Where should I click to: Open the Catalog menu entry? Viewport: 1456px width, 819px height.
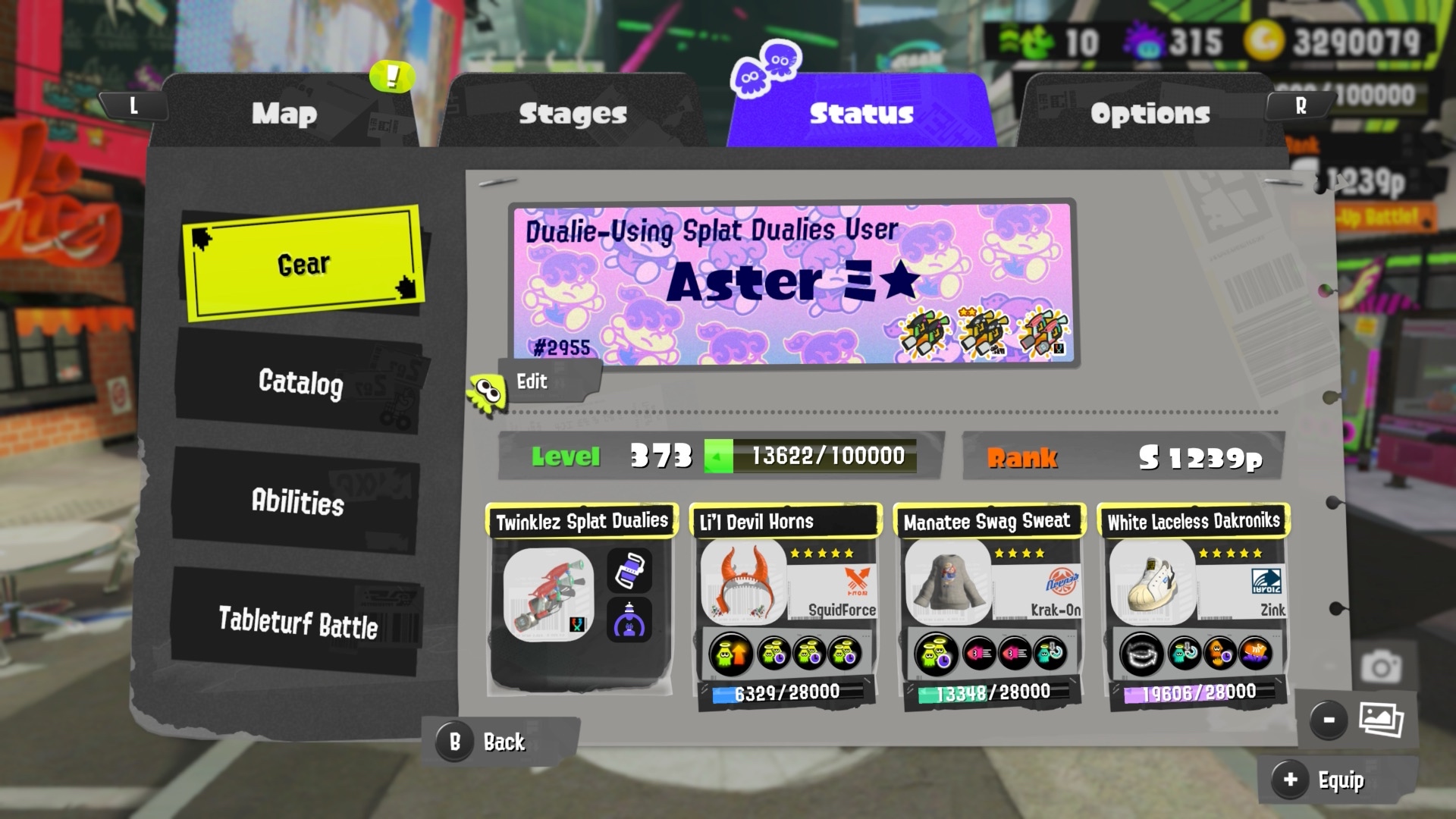pyautogui.click(x=300, y=381)
